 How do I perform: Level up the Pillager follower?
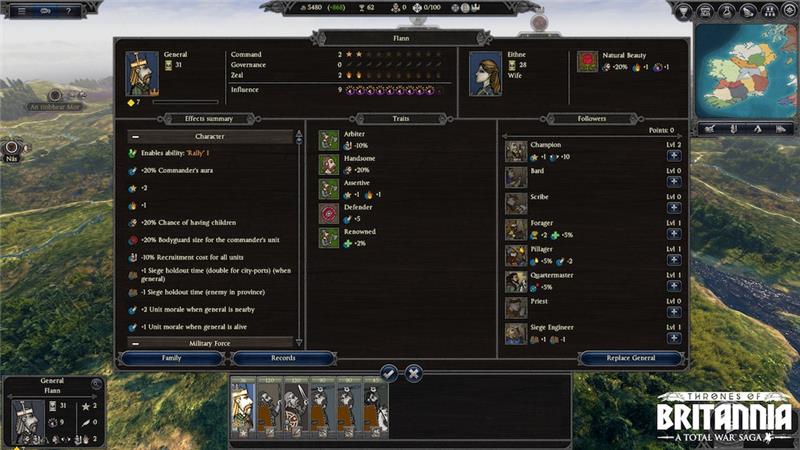click(673, 260)
